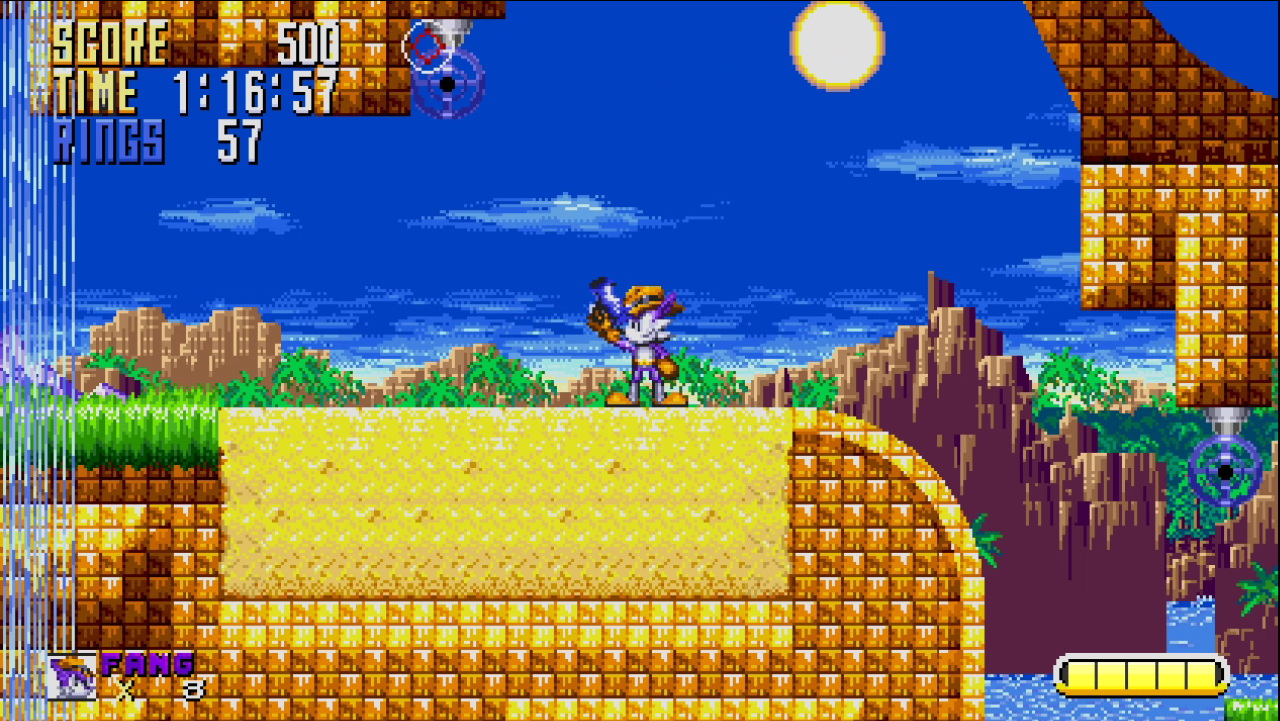
Task: Click the SCORE value of 500
Action: tap(310, 43)
